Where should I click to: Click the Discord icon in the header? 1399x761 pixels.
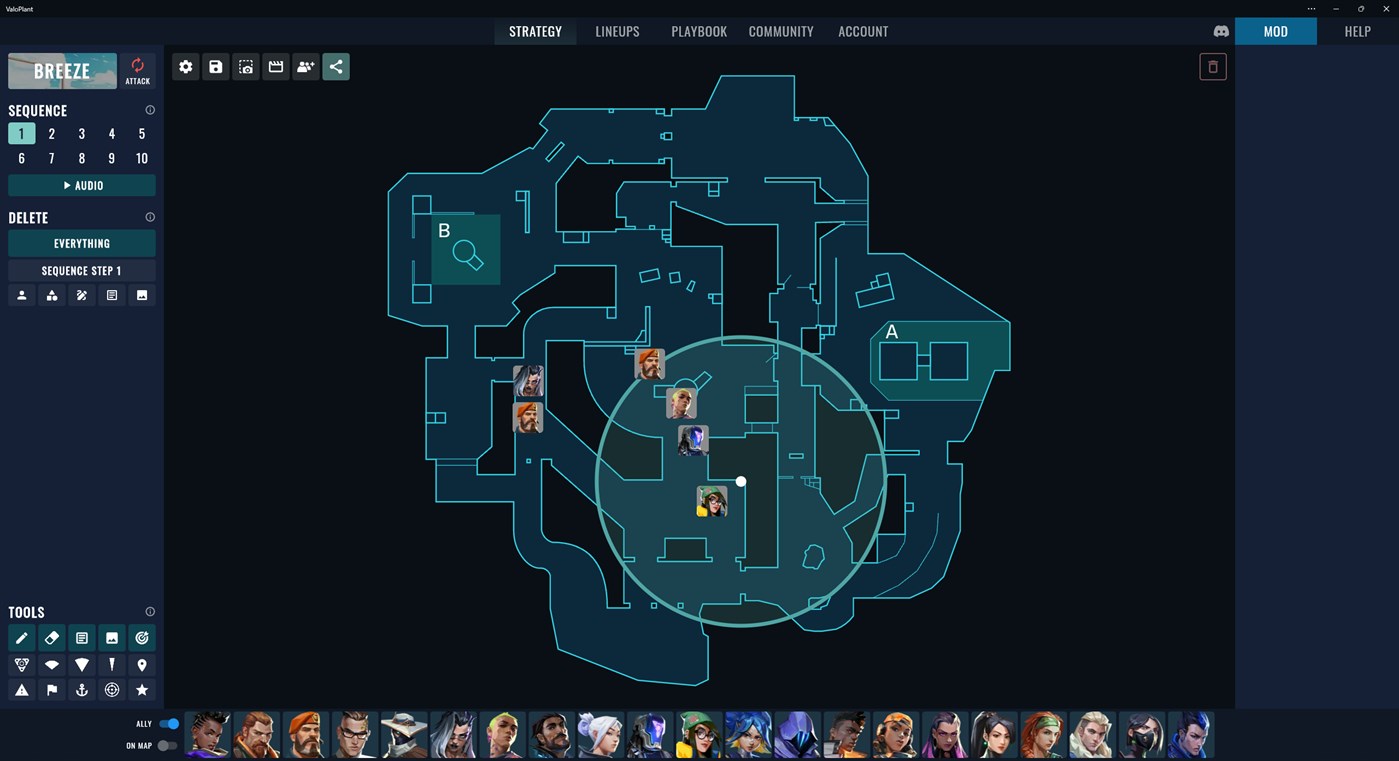[1221, 31]
